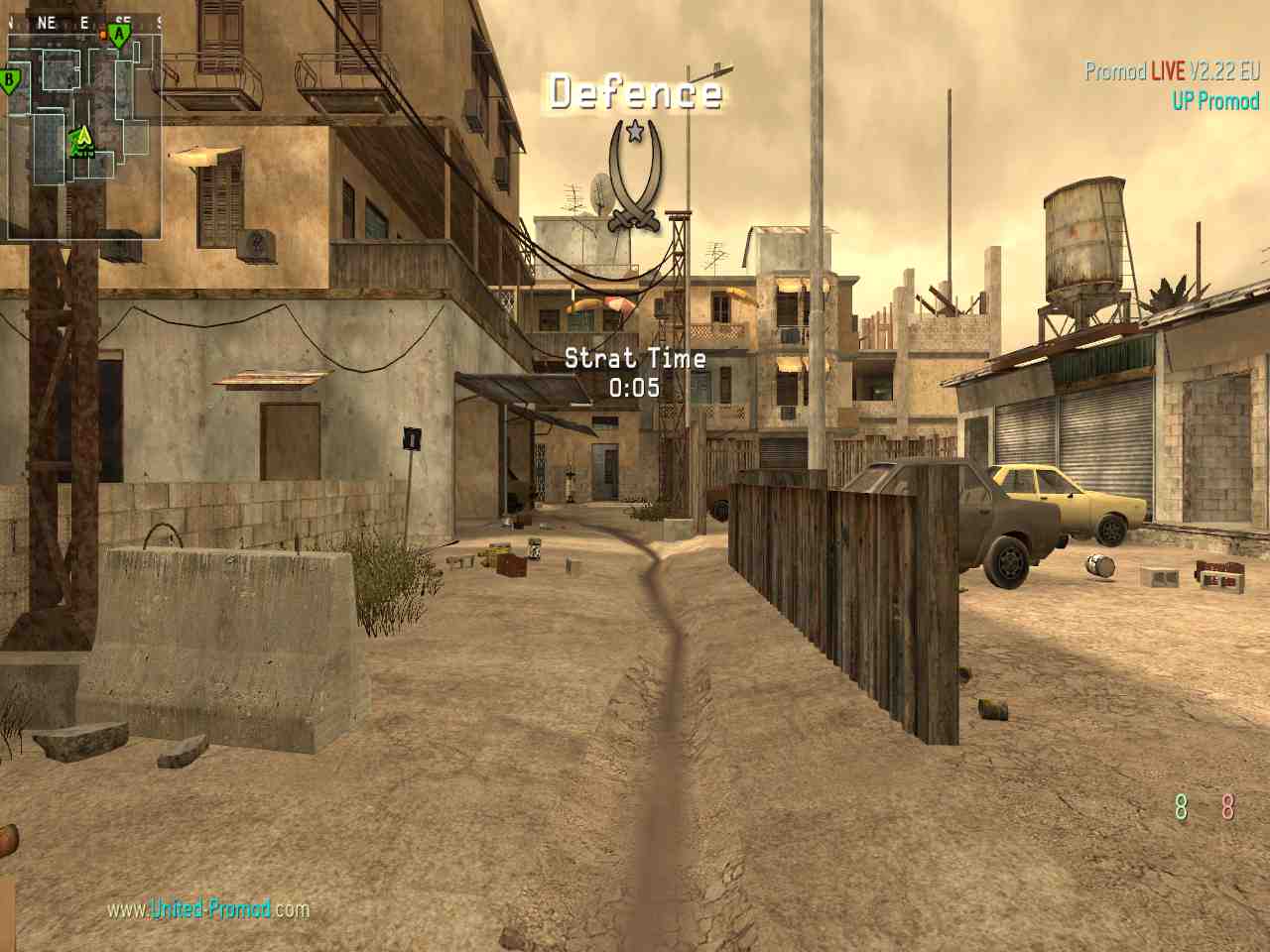Open the www.United-Promod.com link
This screenshot has height=952, width=1270.
tap(208, 908)
